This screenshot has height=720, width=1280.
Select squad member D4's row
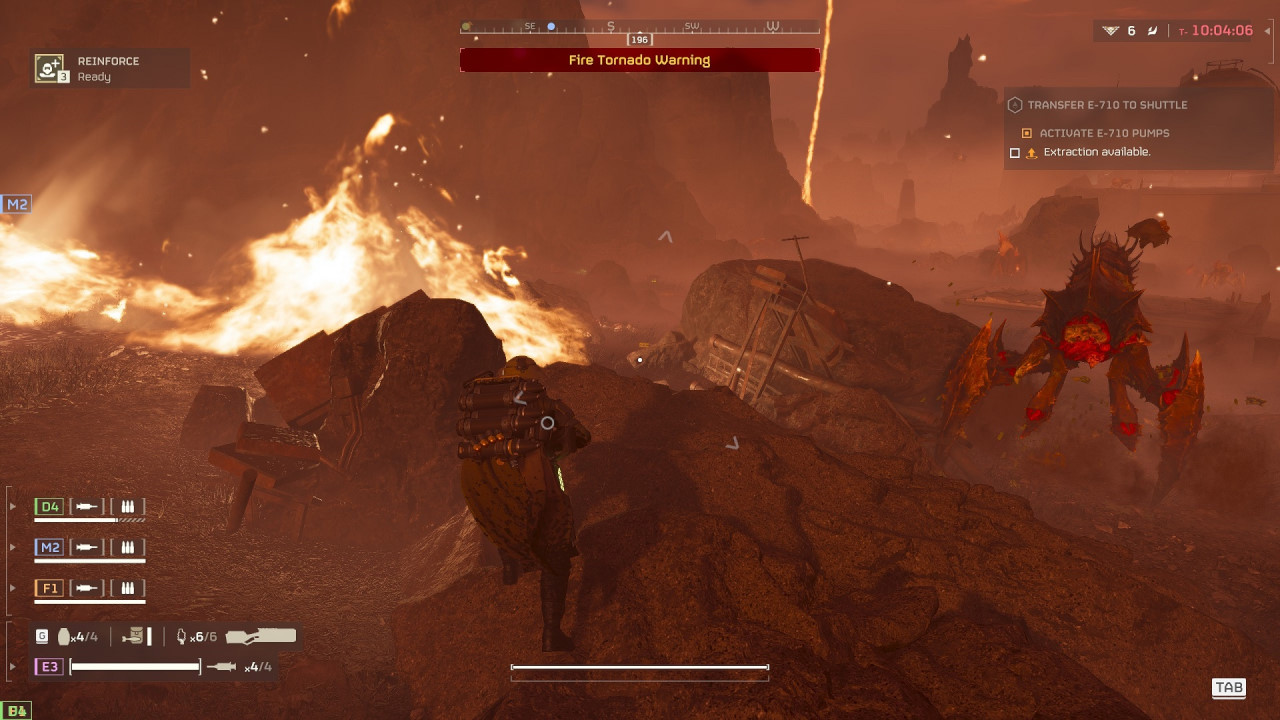click(90, 508)
